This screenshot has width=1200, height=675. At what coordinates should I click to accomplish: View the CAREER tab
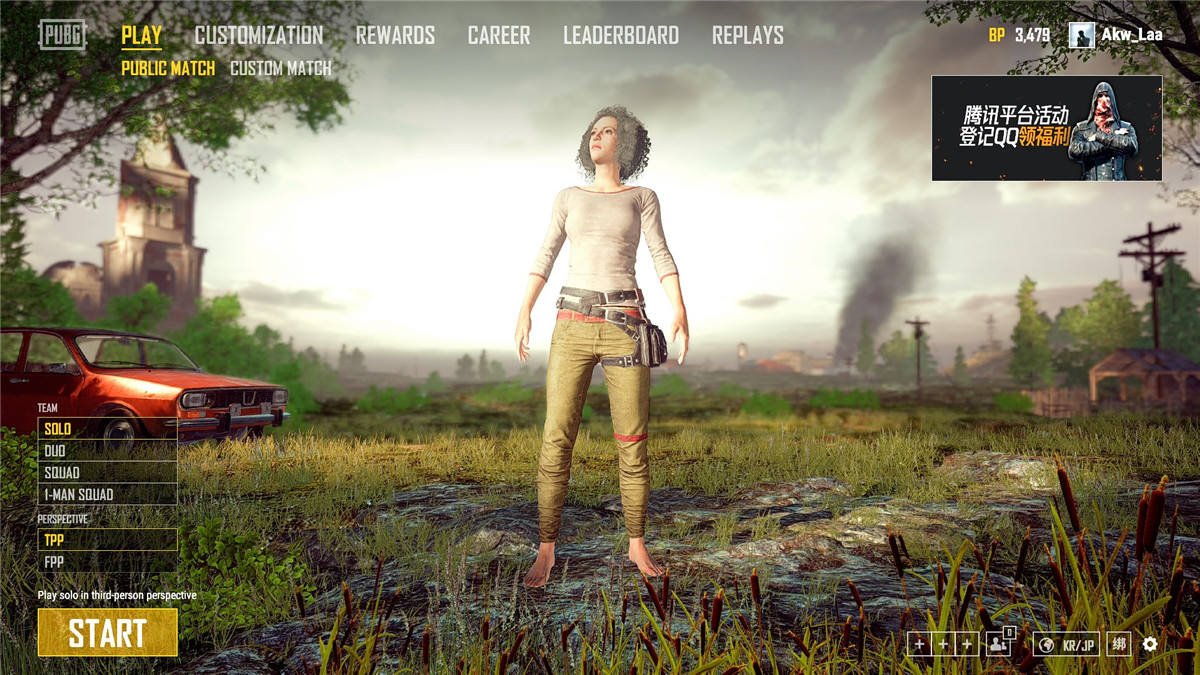(499, 36)
